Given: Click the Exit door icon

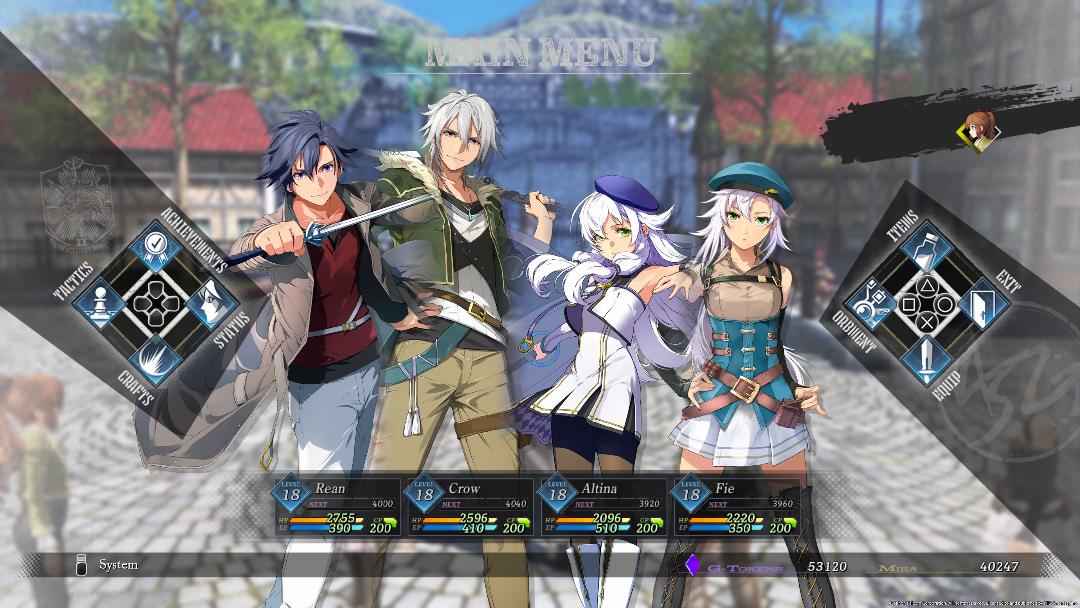Looking at the screenshot, I should coord(980,302).
